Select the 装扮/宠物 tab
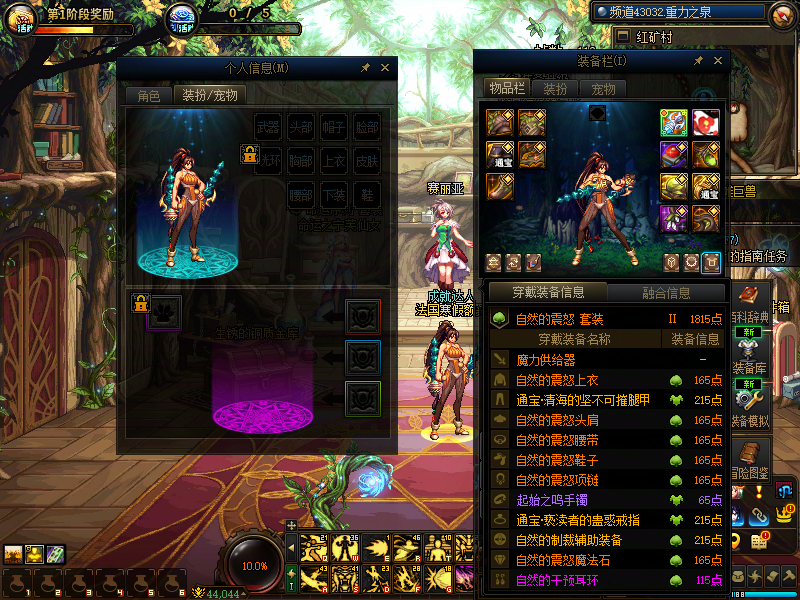Screen dimensions: 800x600 click(210, 96)
